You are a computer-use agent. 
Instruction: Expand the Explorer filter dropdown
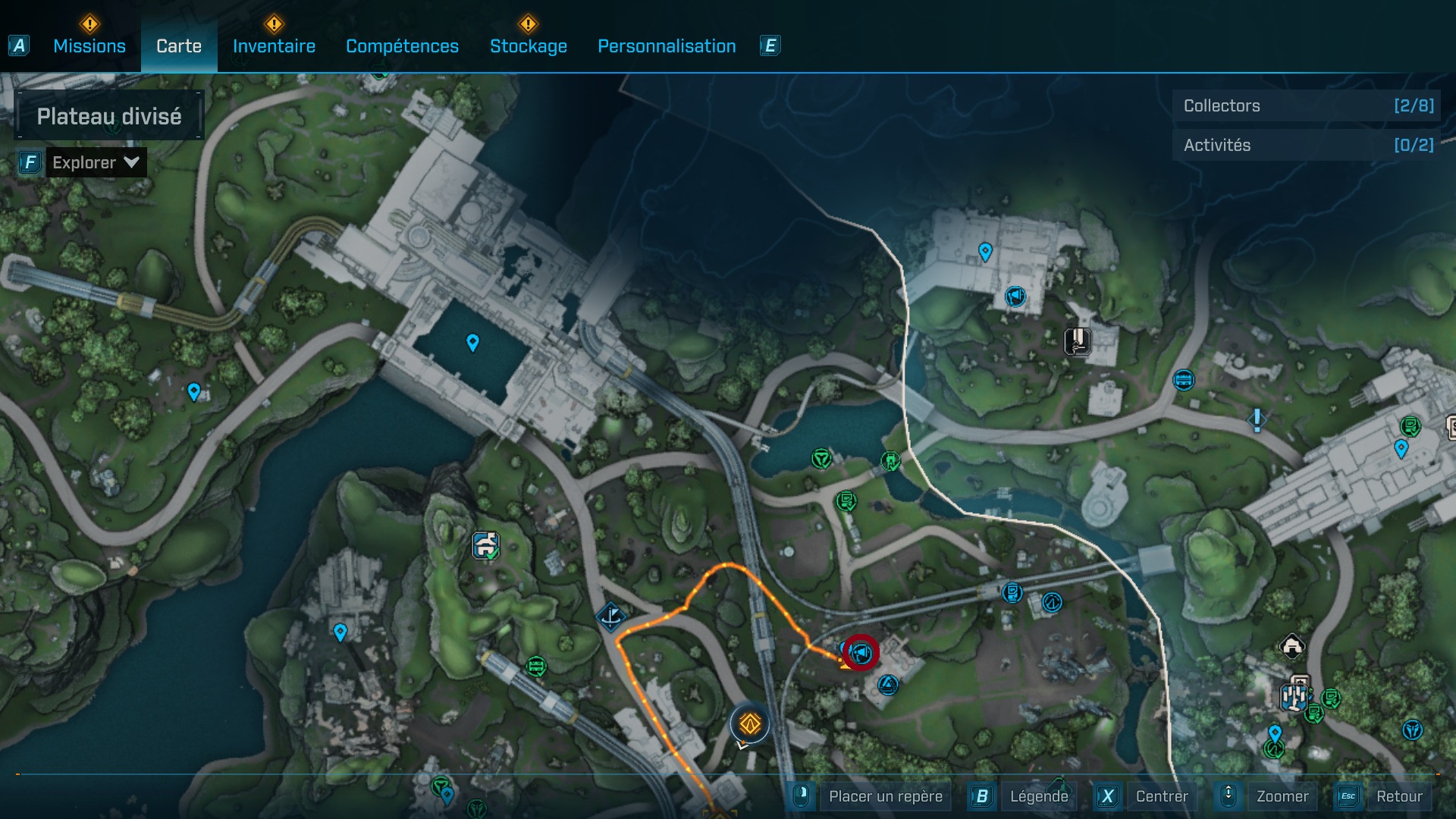(x=96, y=162)
